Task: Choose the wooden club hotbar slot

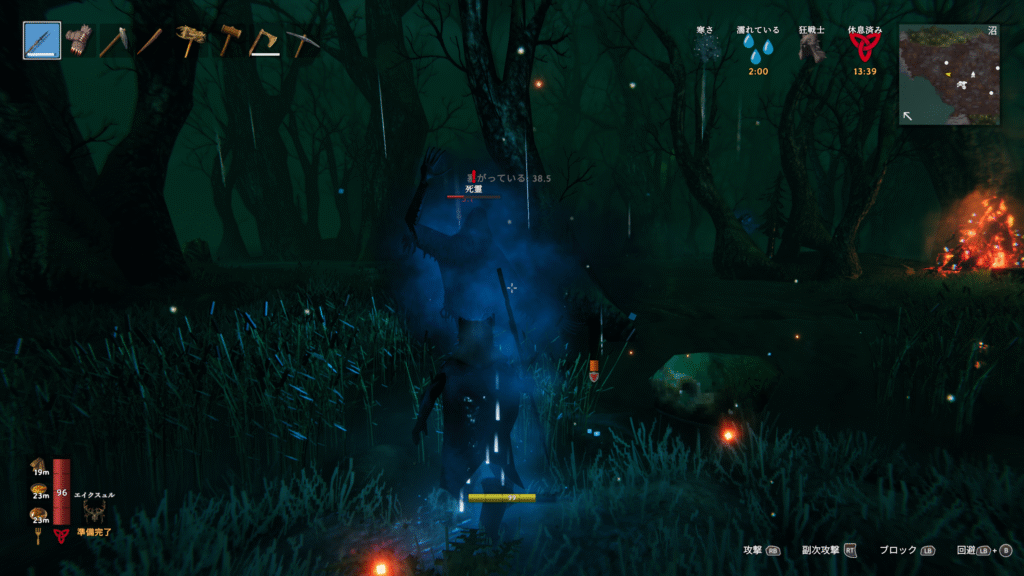Action: point(149,41)
